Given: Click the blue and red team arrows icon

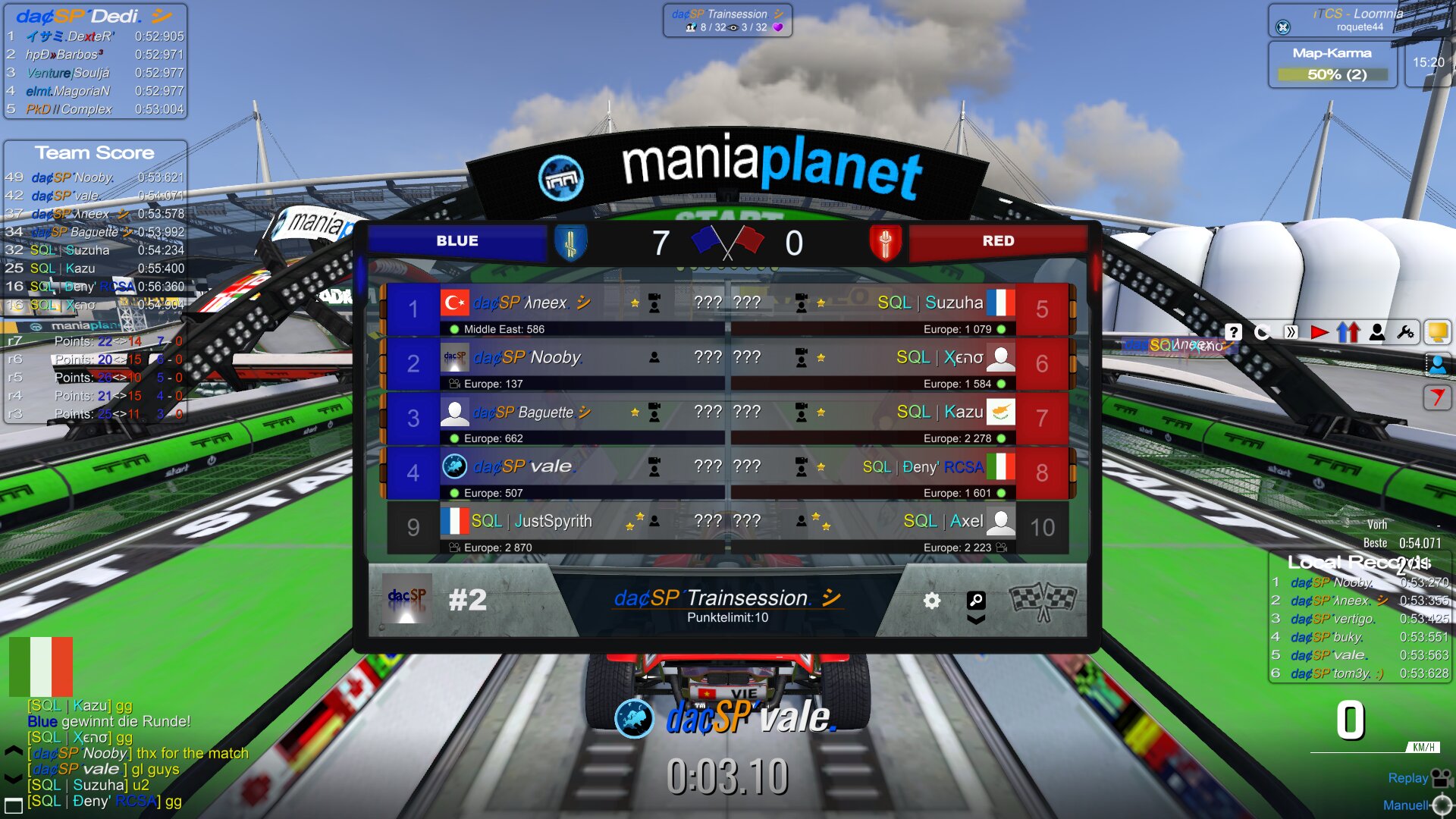Looking at the screenshot, I should (1348, 332).
